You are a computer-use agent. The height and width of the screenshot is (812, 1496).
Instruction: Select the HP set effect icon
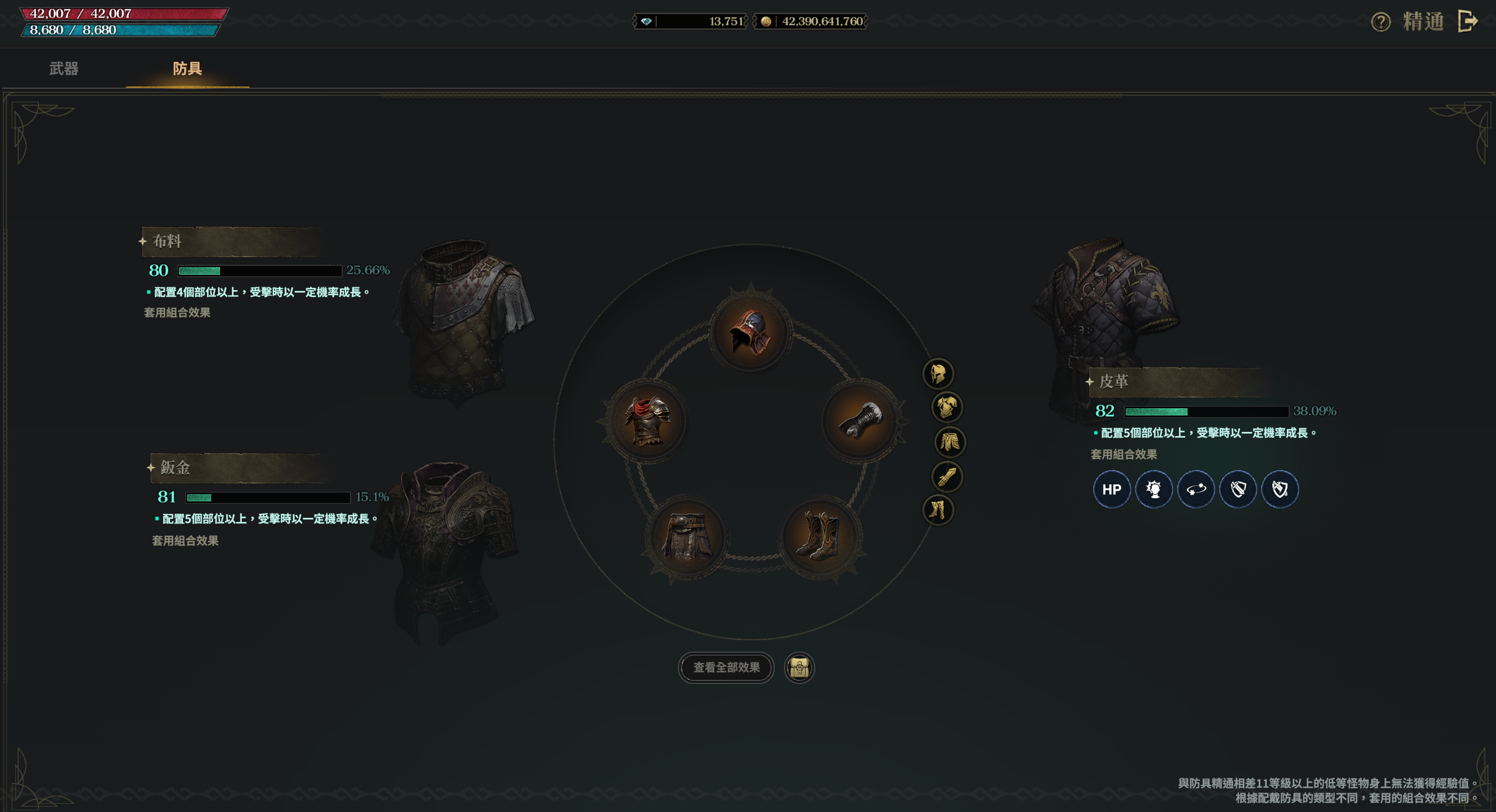[x=1111, y=489]
